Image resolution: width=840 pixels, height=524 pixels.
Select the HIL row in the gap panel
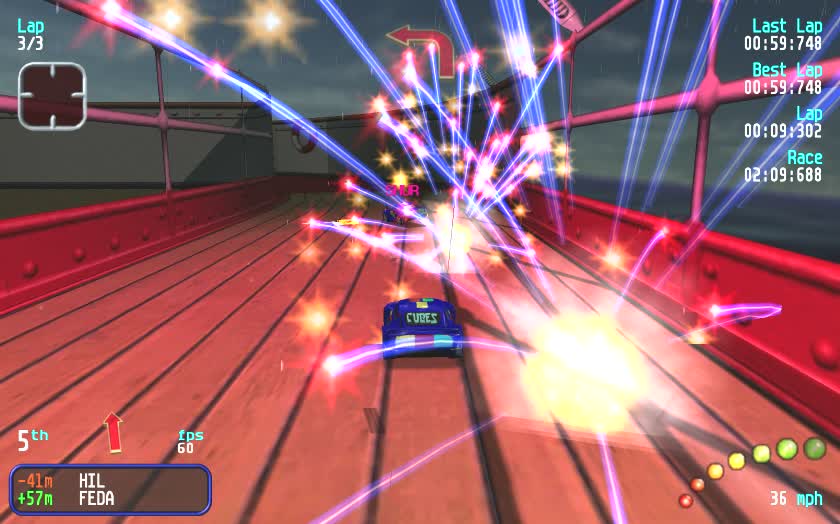(x=110, y=481)
